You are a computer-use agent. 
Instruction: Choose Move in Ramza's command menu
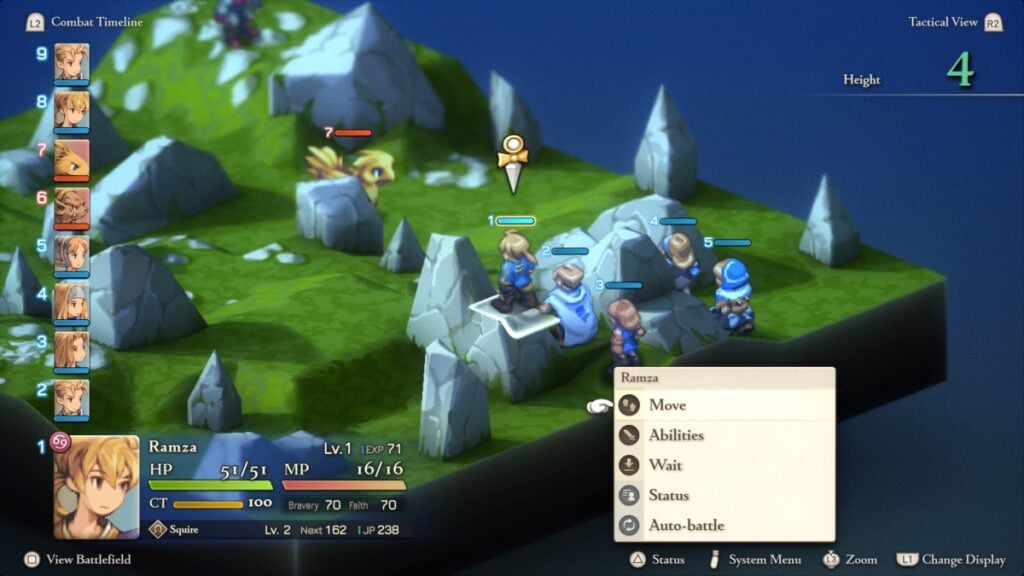click(x=667, y=405)
